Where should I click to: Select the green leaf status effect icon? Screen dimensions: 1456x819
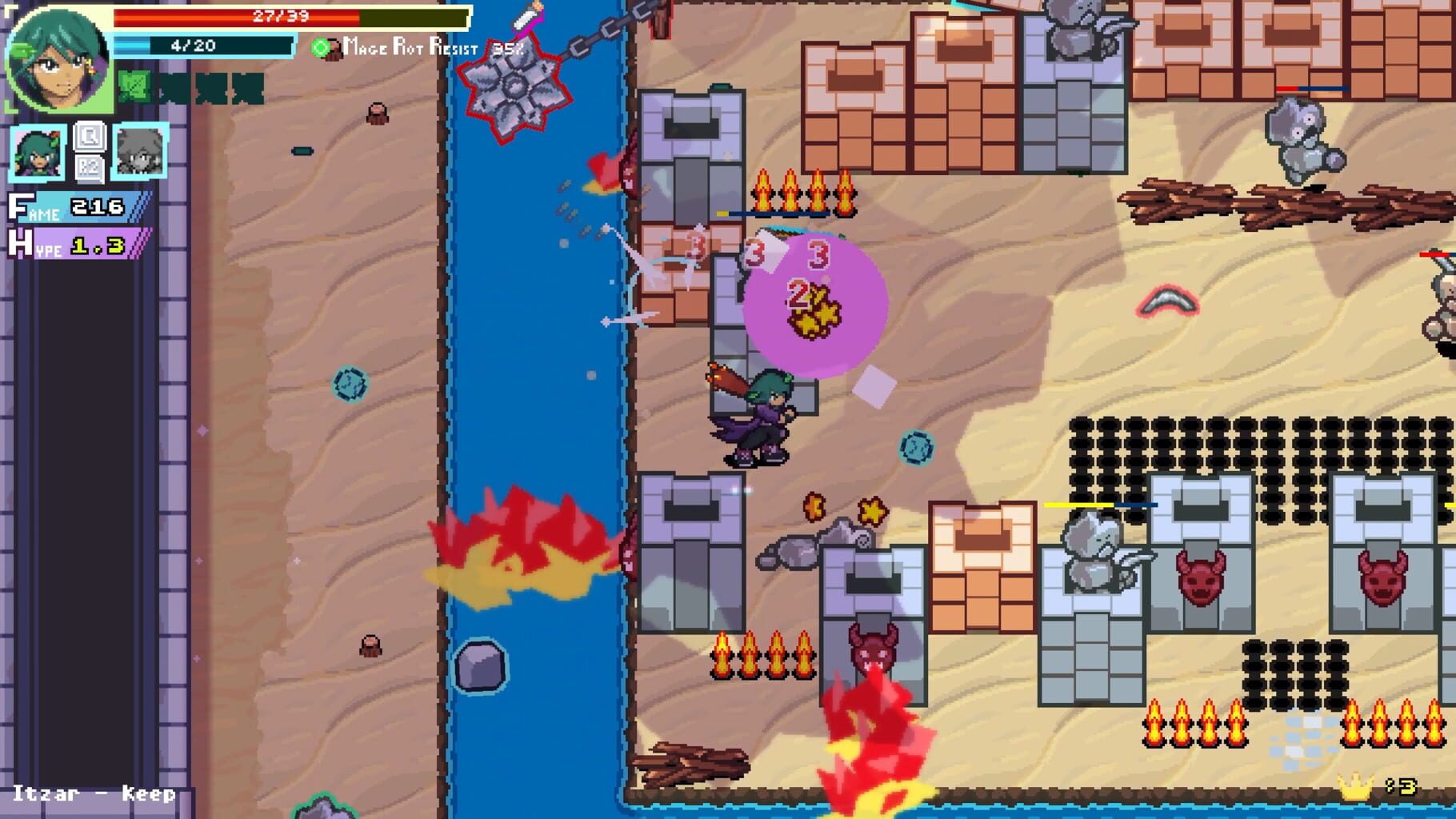[136, 84]
